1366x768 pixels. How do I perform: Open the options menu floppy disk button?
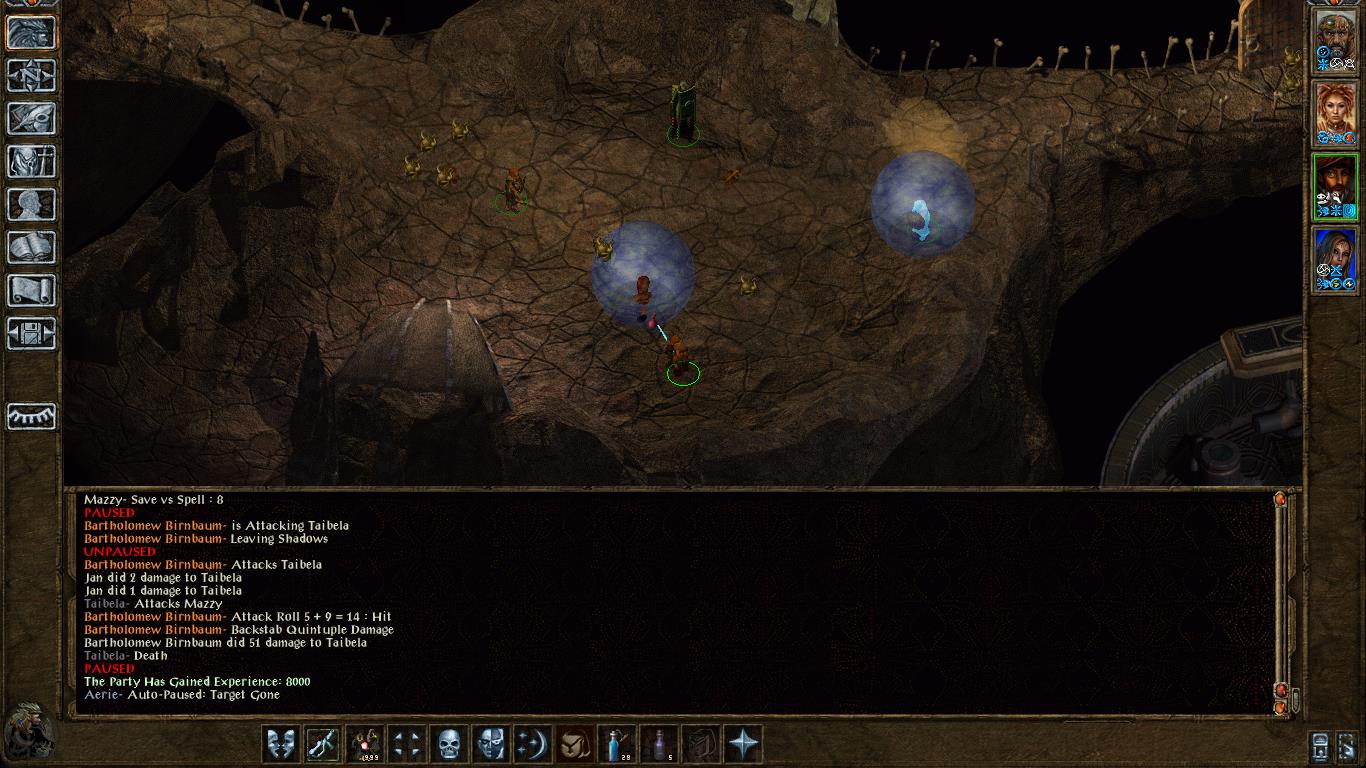click(32, 333)
